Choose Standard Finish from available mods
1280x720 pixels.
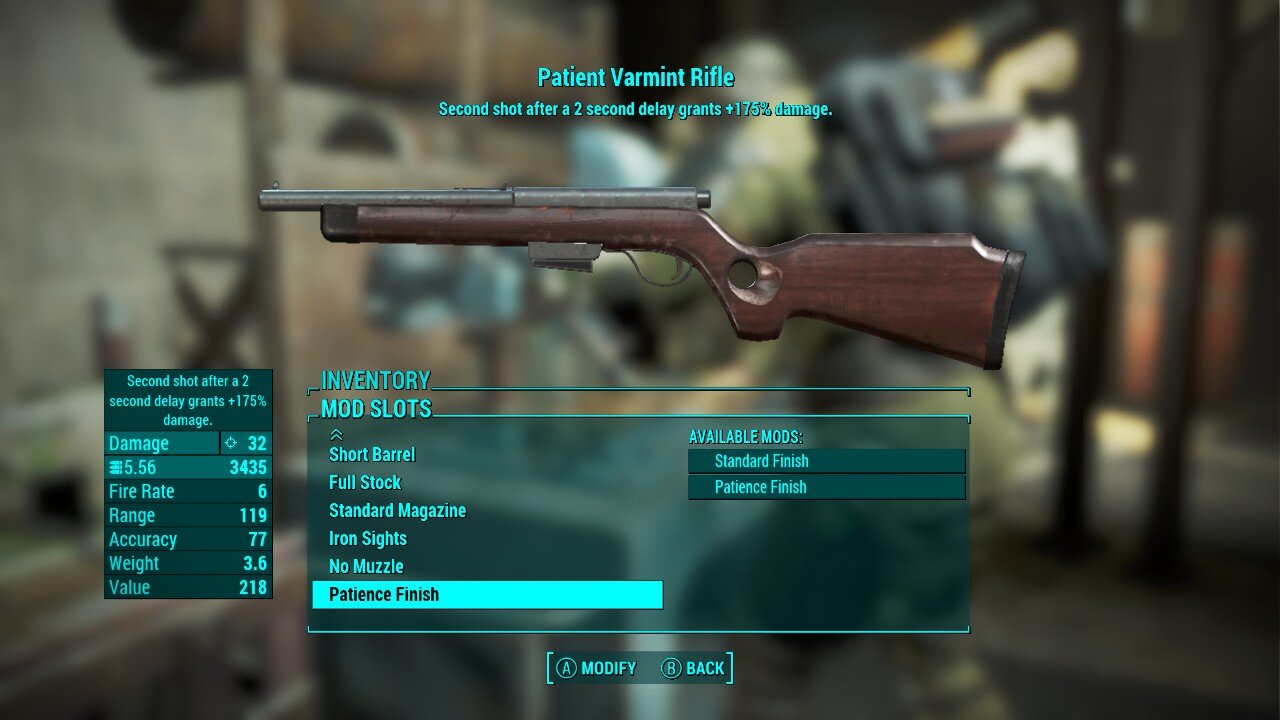coord(826,461)
